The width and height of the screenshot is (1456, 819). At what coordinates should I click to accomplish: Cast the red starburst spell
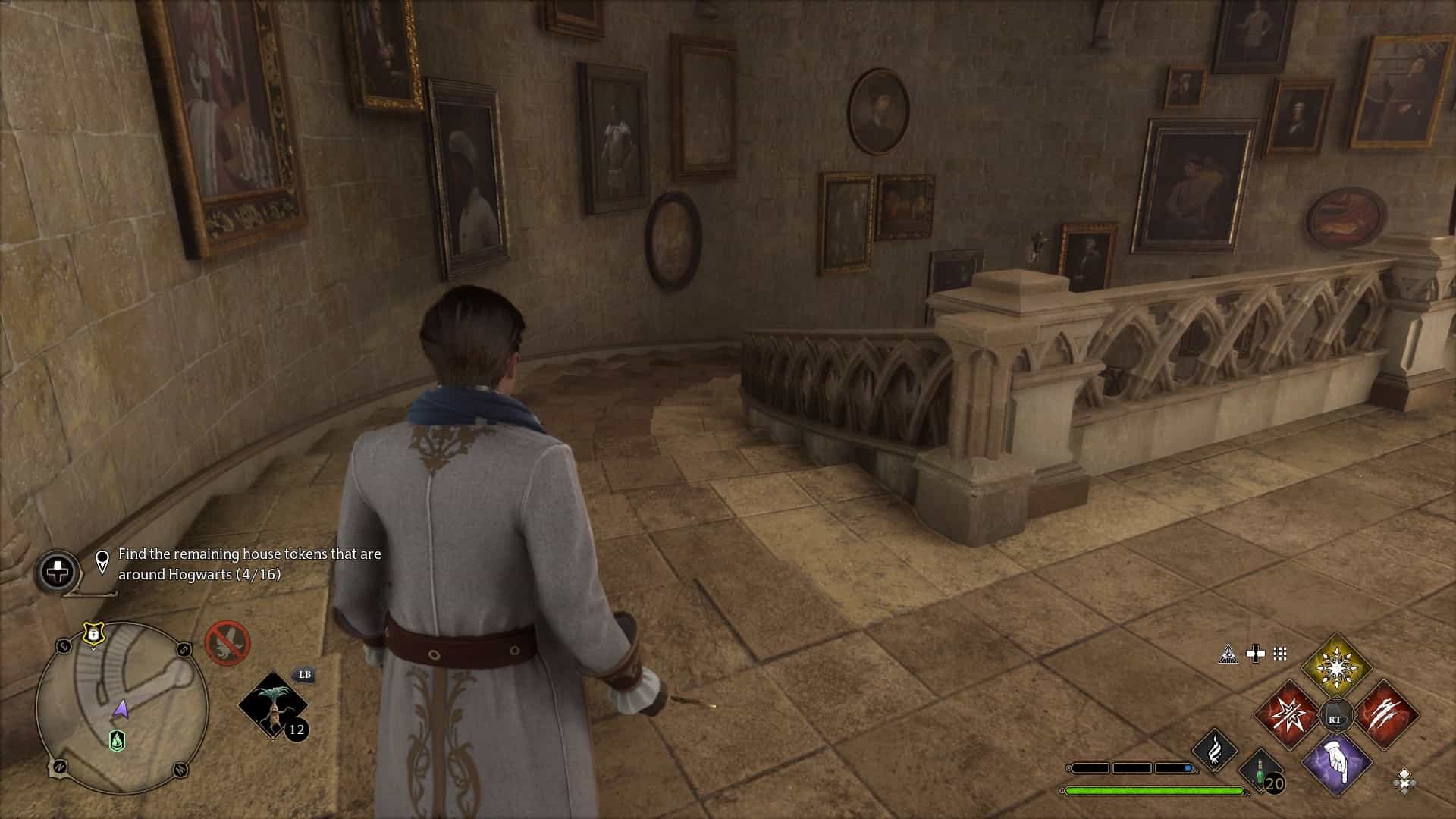(x=1286, y=716)
